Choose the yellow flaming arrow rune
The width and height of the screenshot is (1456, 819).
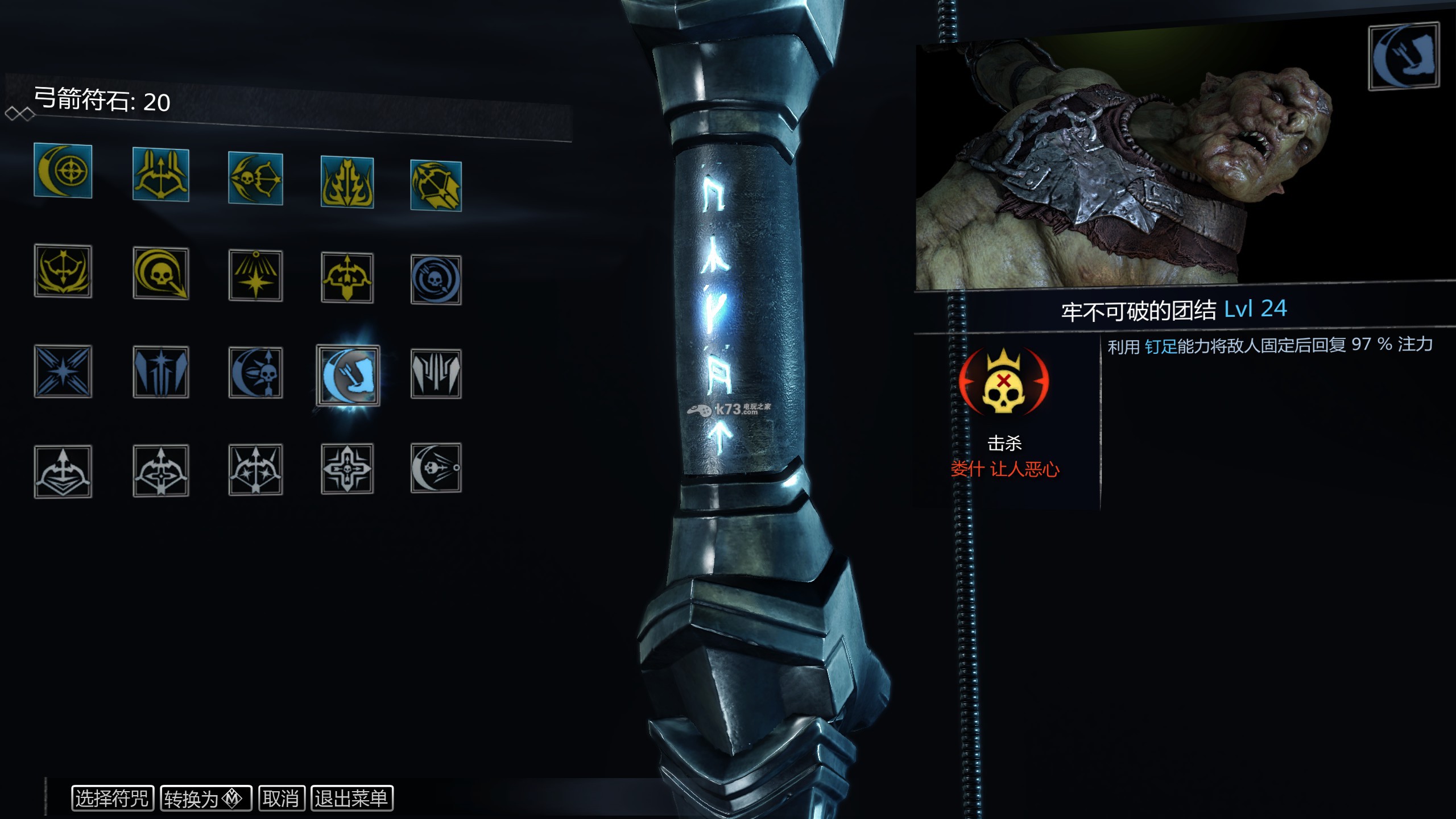click(x=347, y=182)
